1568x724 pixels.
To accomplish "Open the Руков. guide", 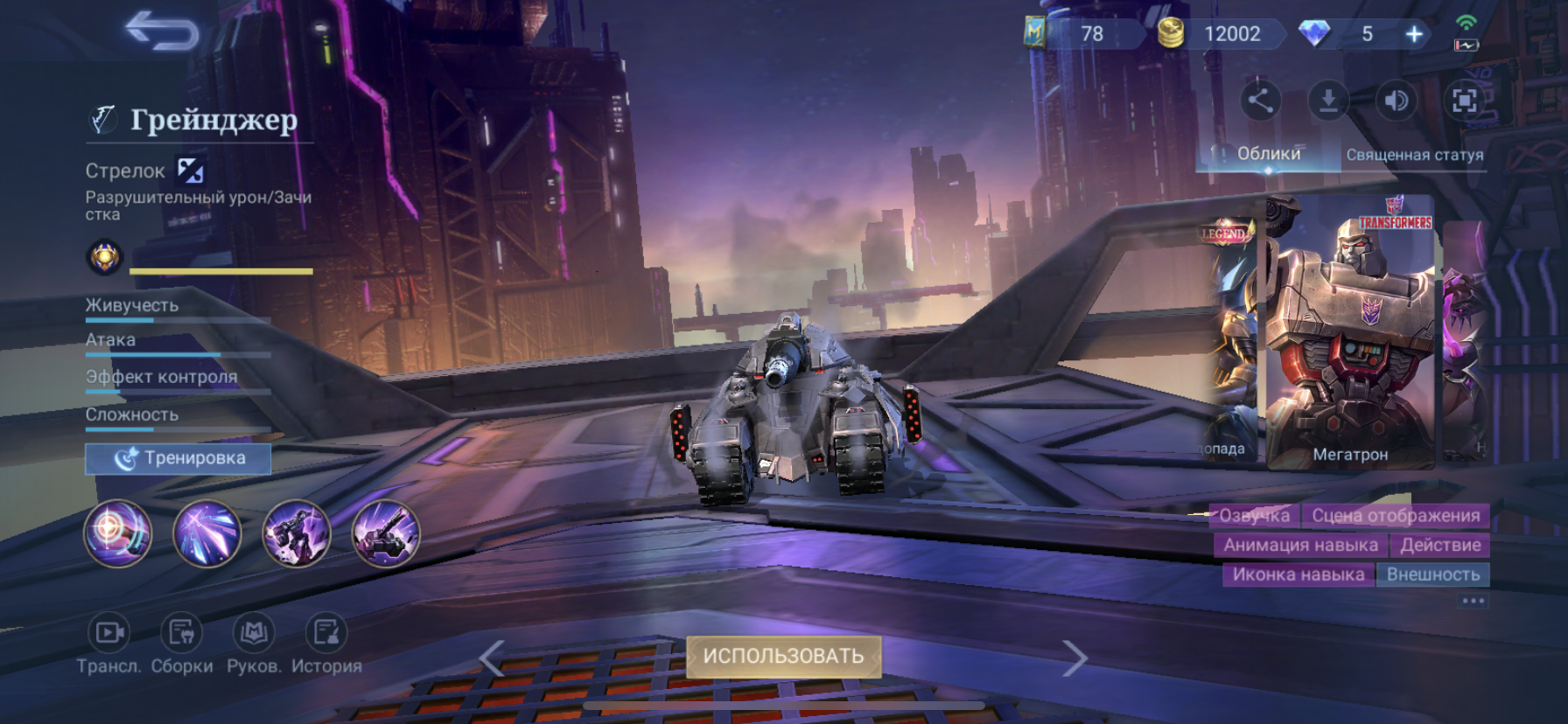I will [254, 633].
